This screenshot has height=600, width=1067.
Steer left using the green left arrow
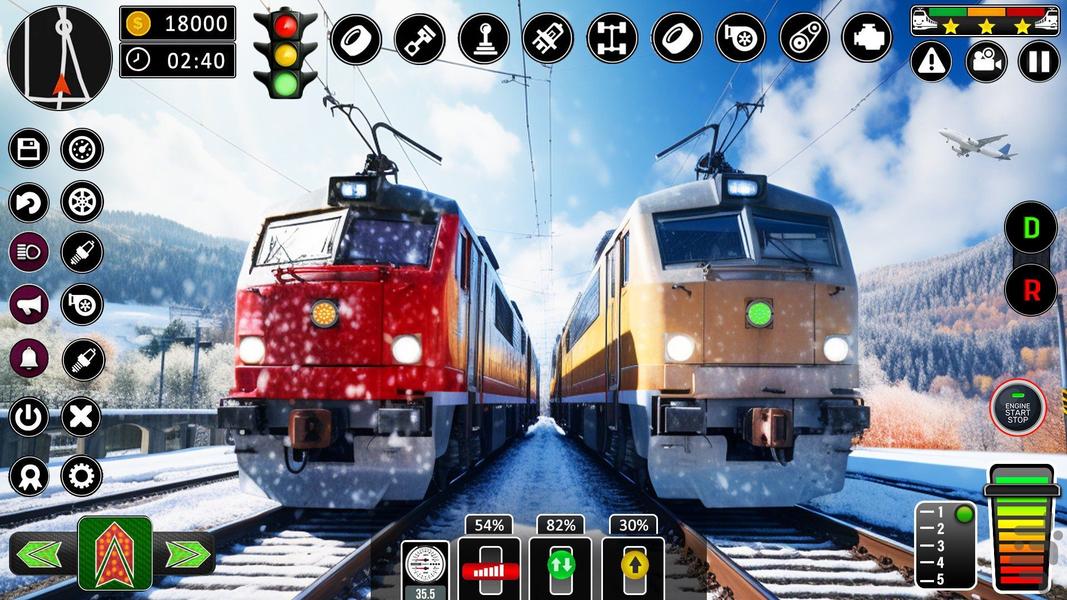pyautogui.click(x=42, y=553)
